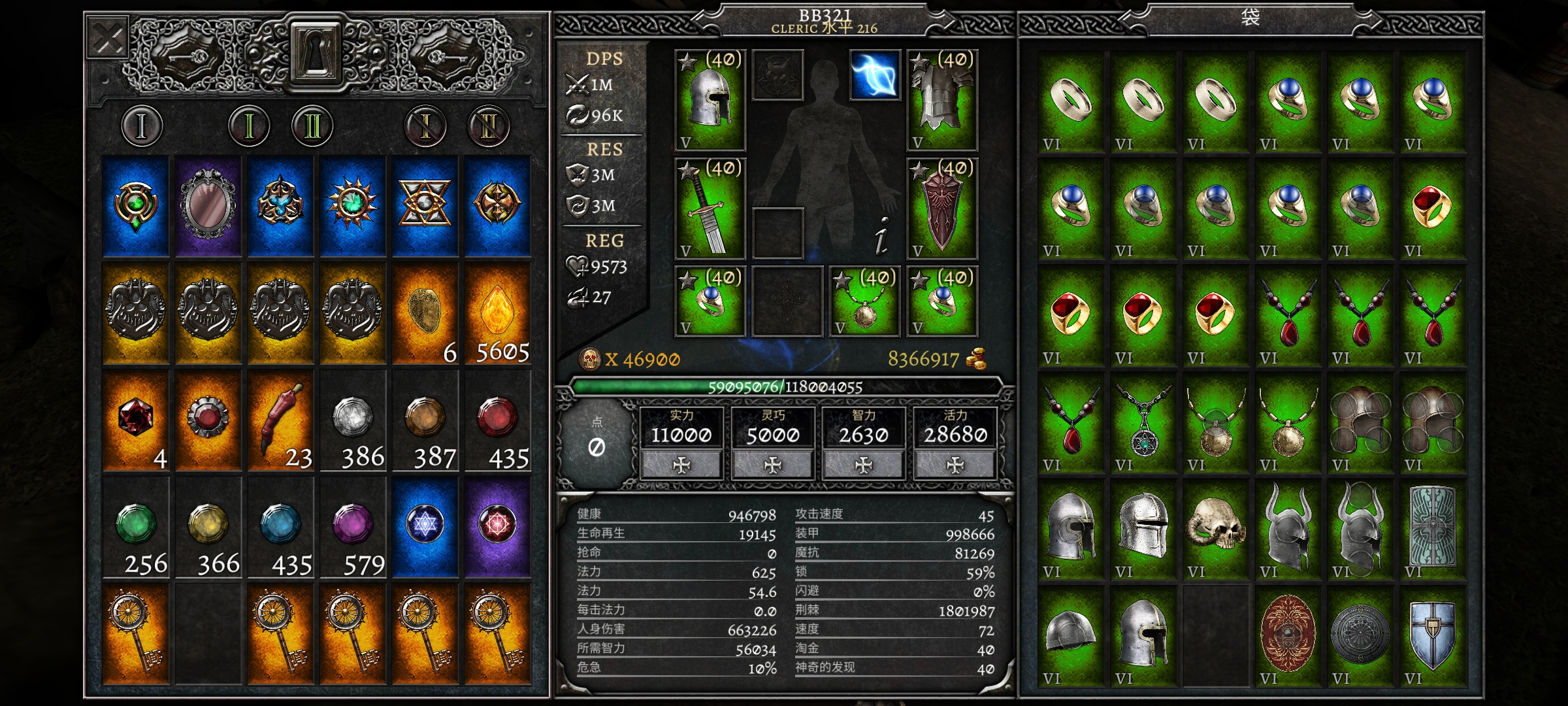
Task: Select the purple mirror item in stash
Action: coord(208,206)
